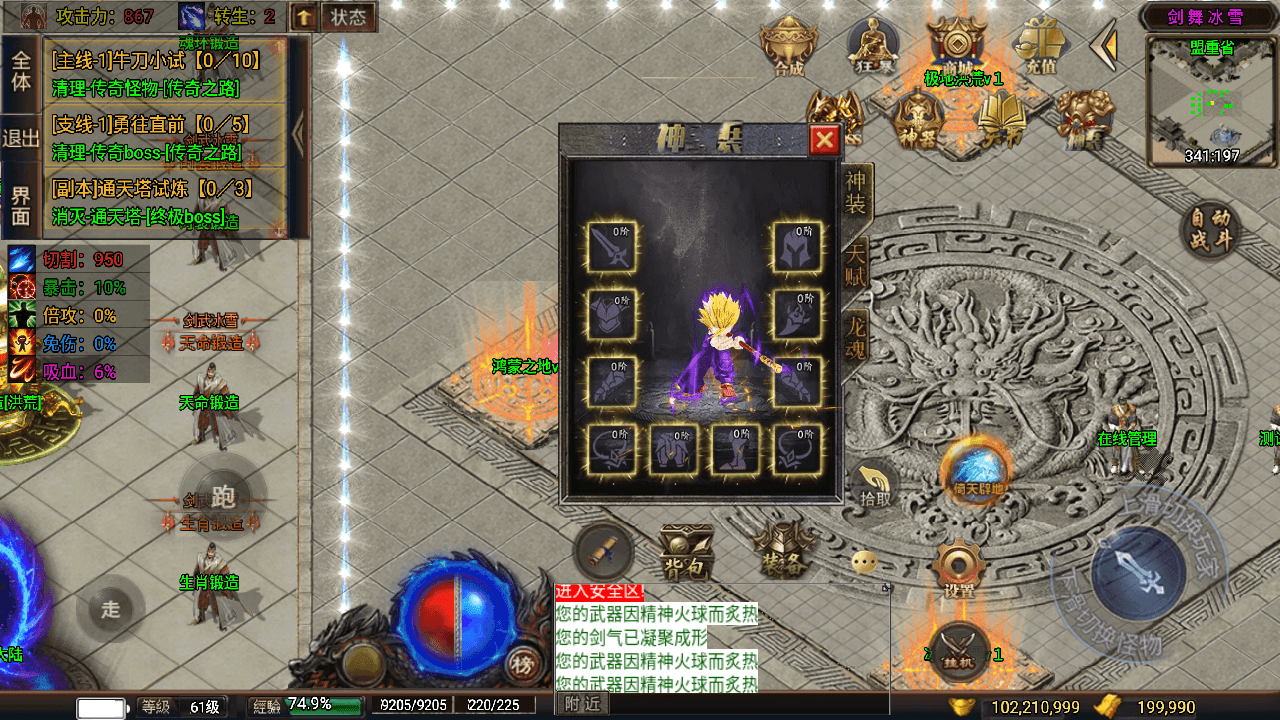Open the 神器 artifact menu

pyautogui.click(x=917, y=119)
